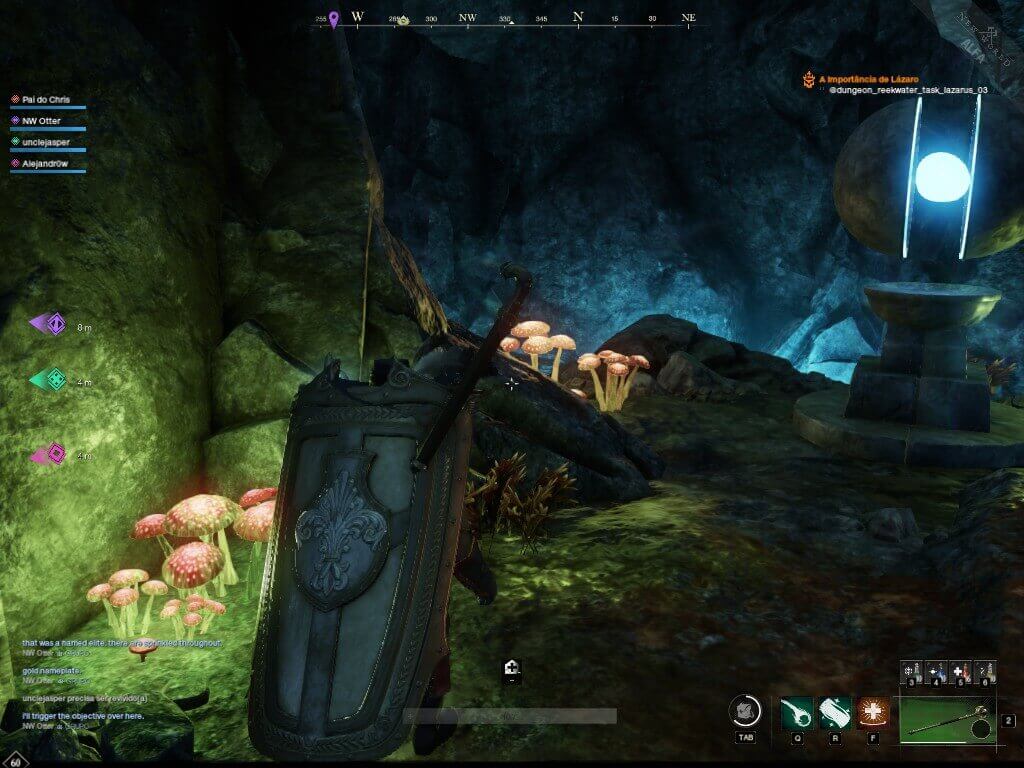
Task: Open the chat message about triggering objective
Action: click(83, 716)
